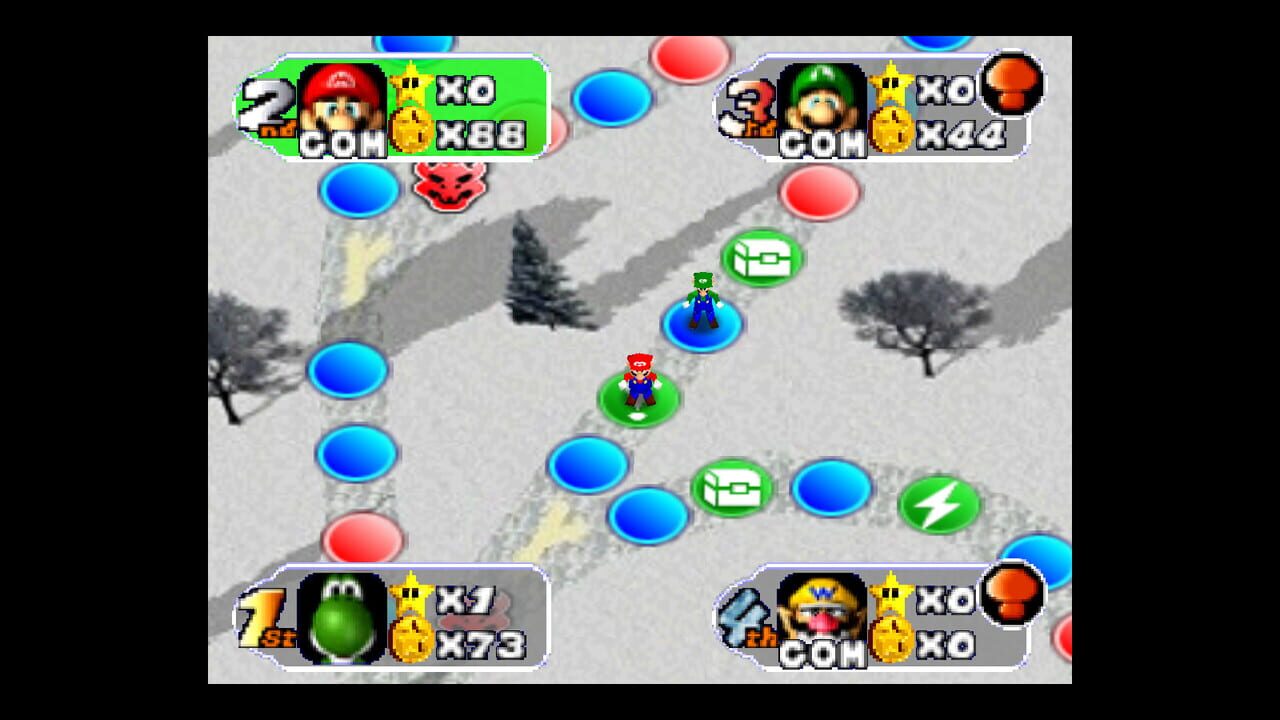The height and width of the screenshot is (720, 1280).
Task: Select the lightning battle space
Action: point(941,506)
